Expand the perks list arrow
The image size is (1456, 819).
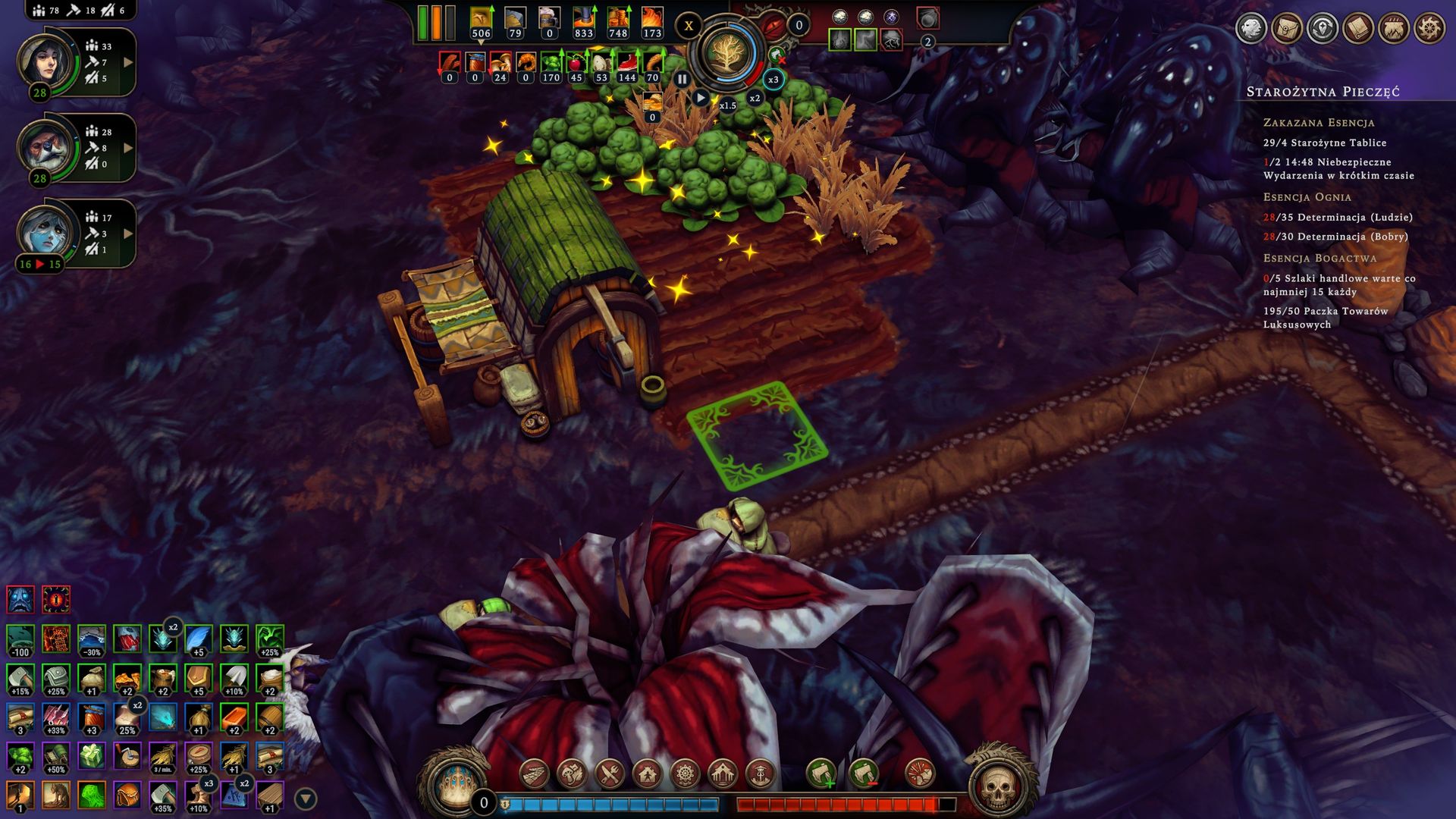coord(305,799)
